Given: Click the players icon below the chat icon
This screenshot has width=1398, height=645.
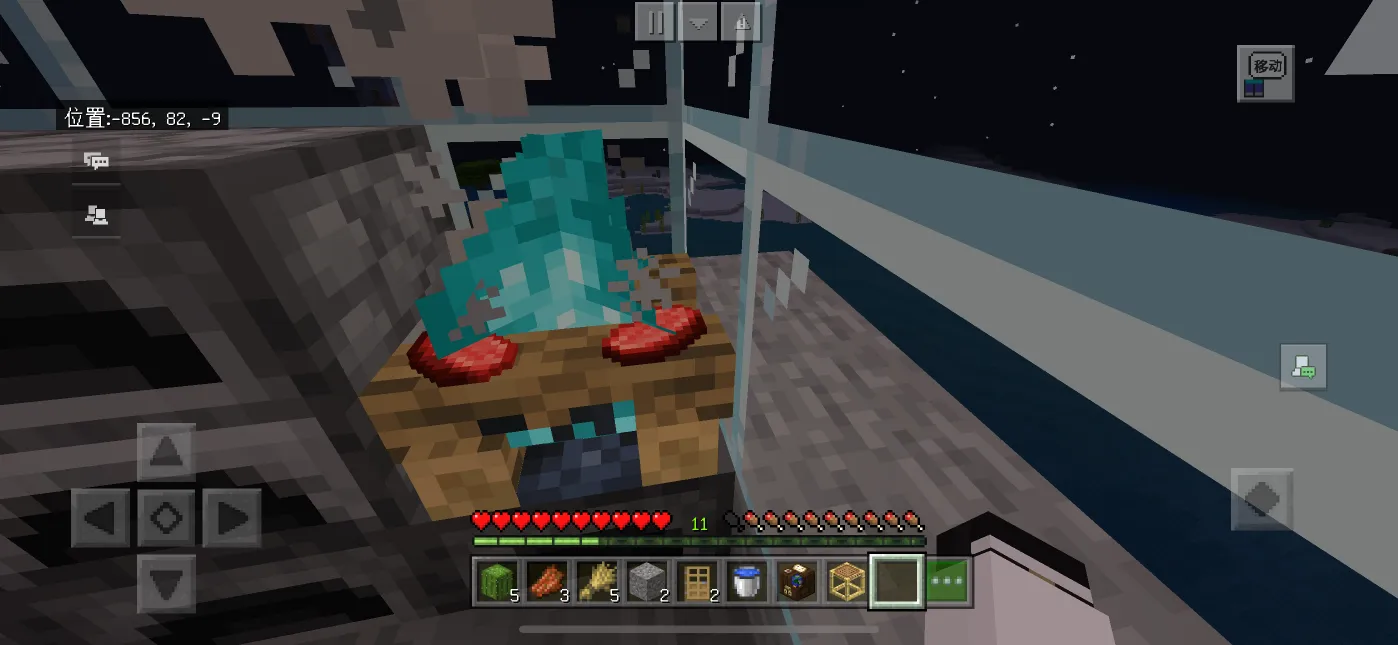Looking at the screenshot, I should tap(96, 214).
